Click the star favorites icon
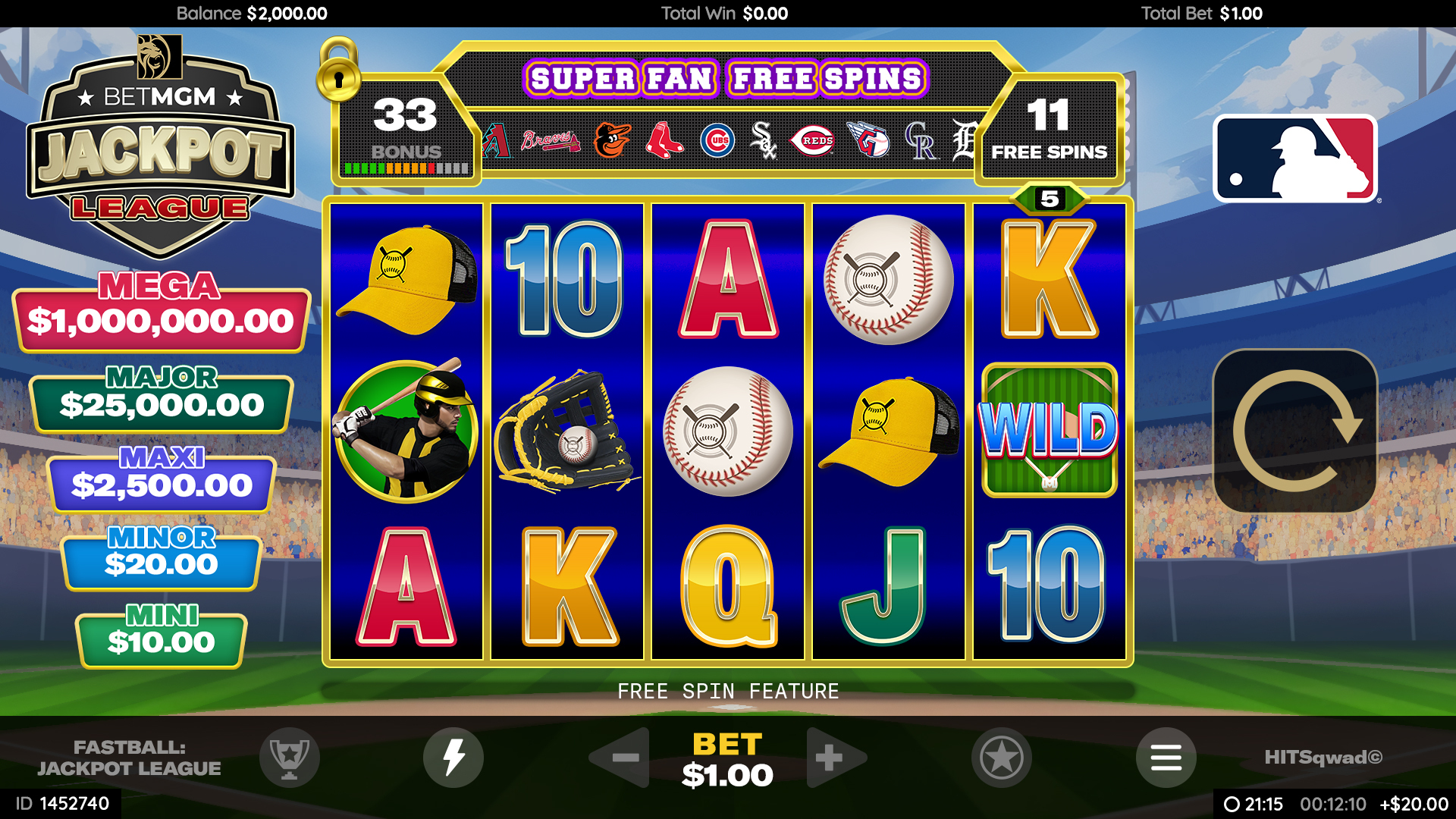 point(1001,758)
